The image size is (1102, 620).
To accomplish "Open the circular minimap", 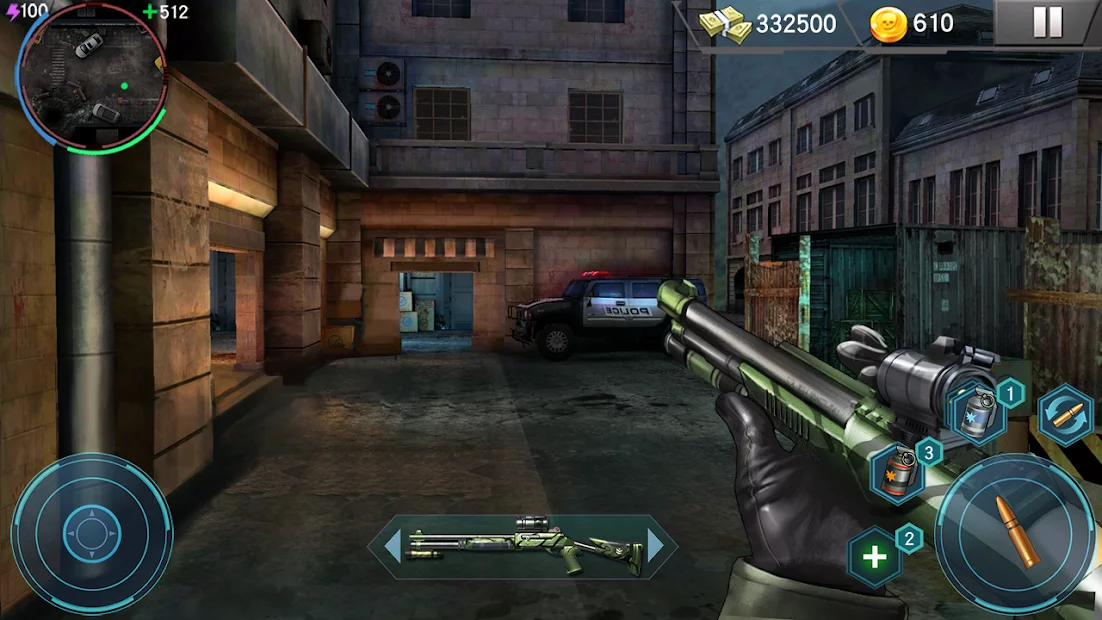I will [x=92, y=78].
